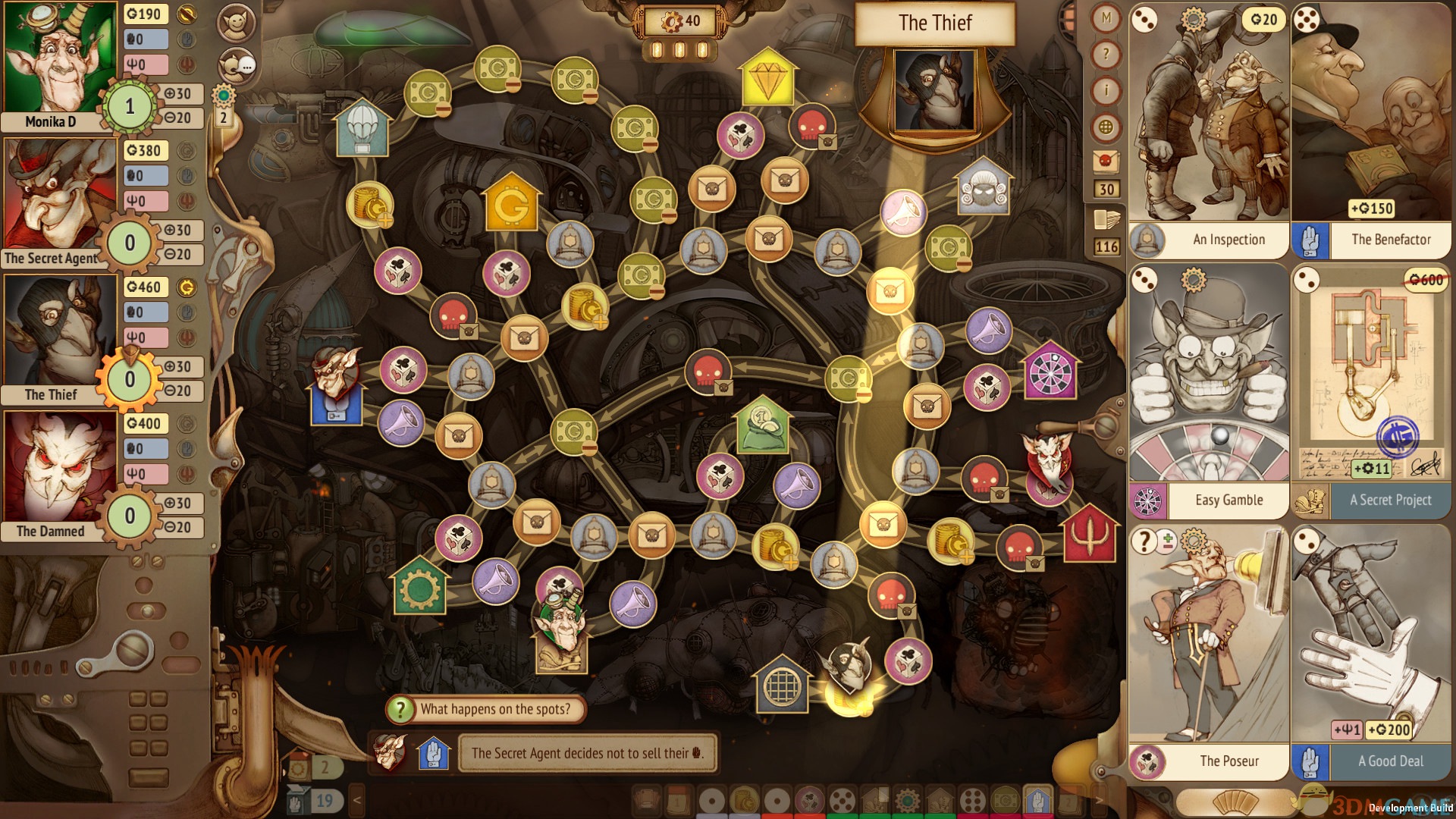Open 'What happens on the spots?' help
Viewport: 1456px width, 819px height.
pyautogui.click(x=486, y=709)
